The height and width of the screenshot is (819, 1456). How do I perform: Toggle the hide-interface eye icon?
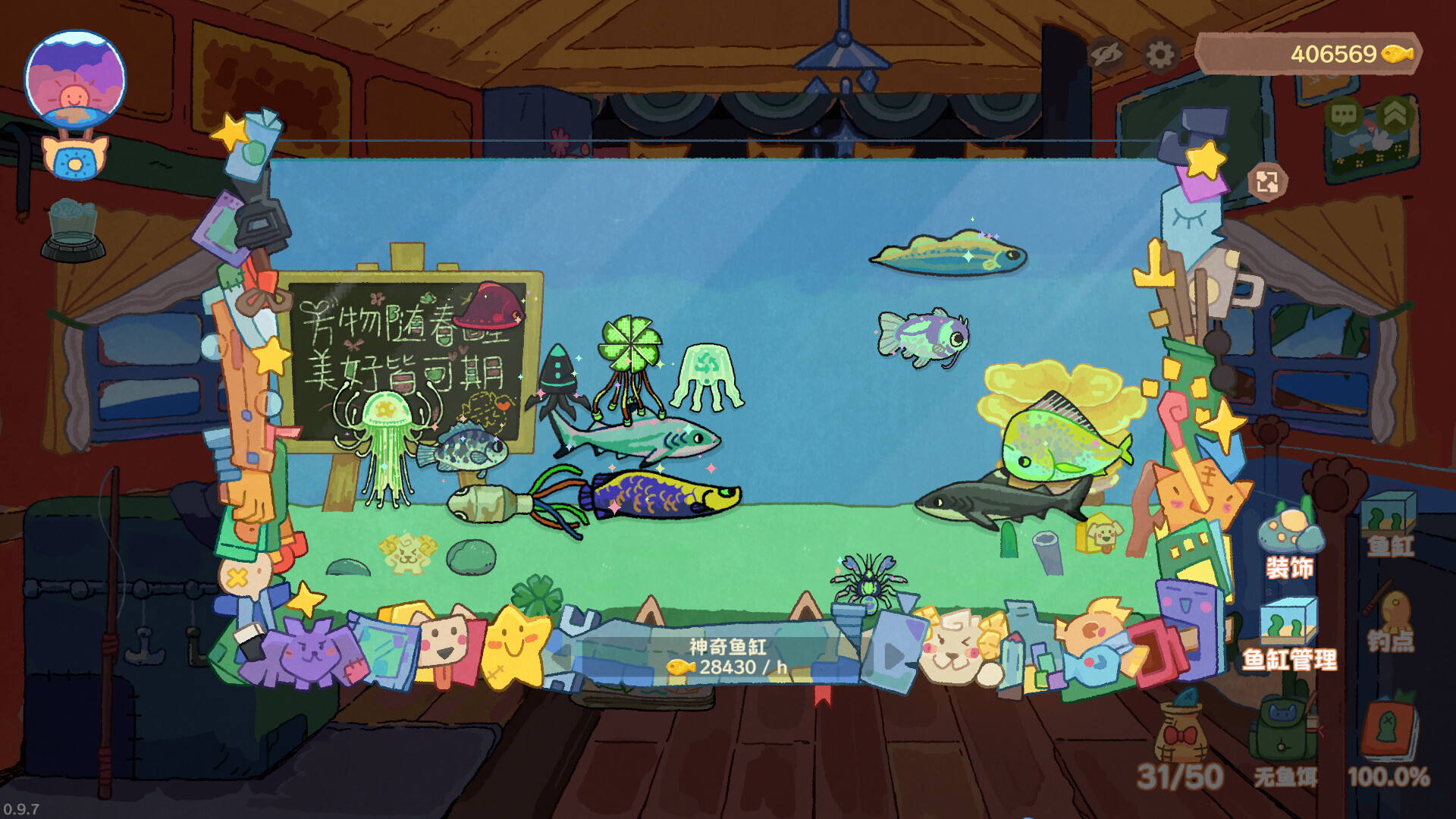pyautogui.click(x=1108, y=53)
